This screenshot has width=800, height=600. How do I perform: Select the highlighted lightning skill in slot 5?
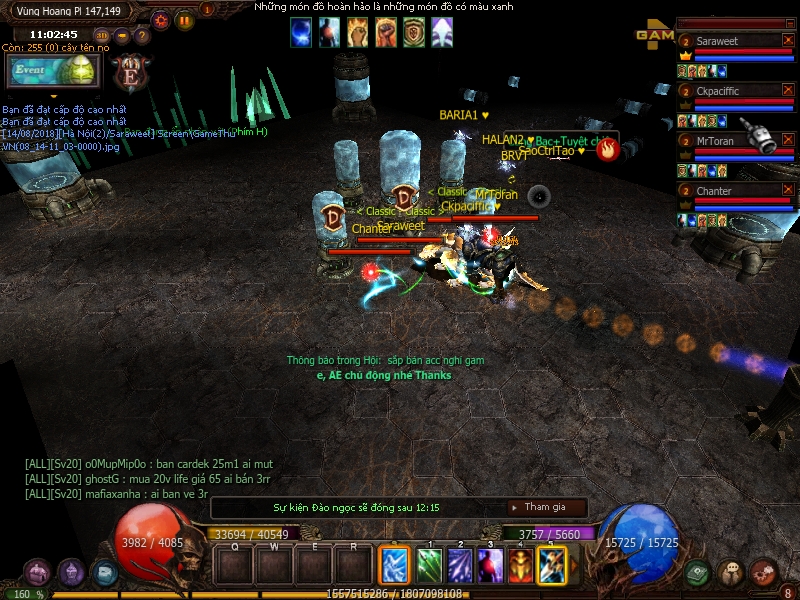(x=551, y=565)
